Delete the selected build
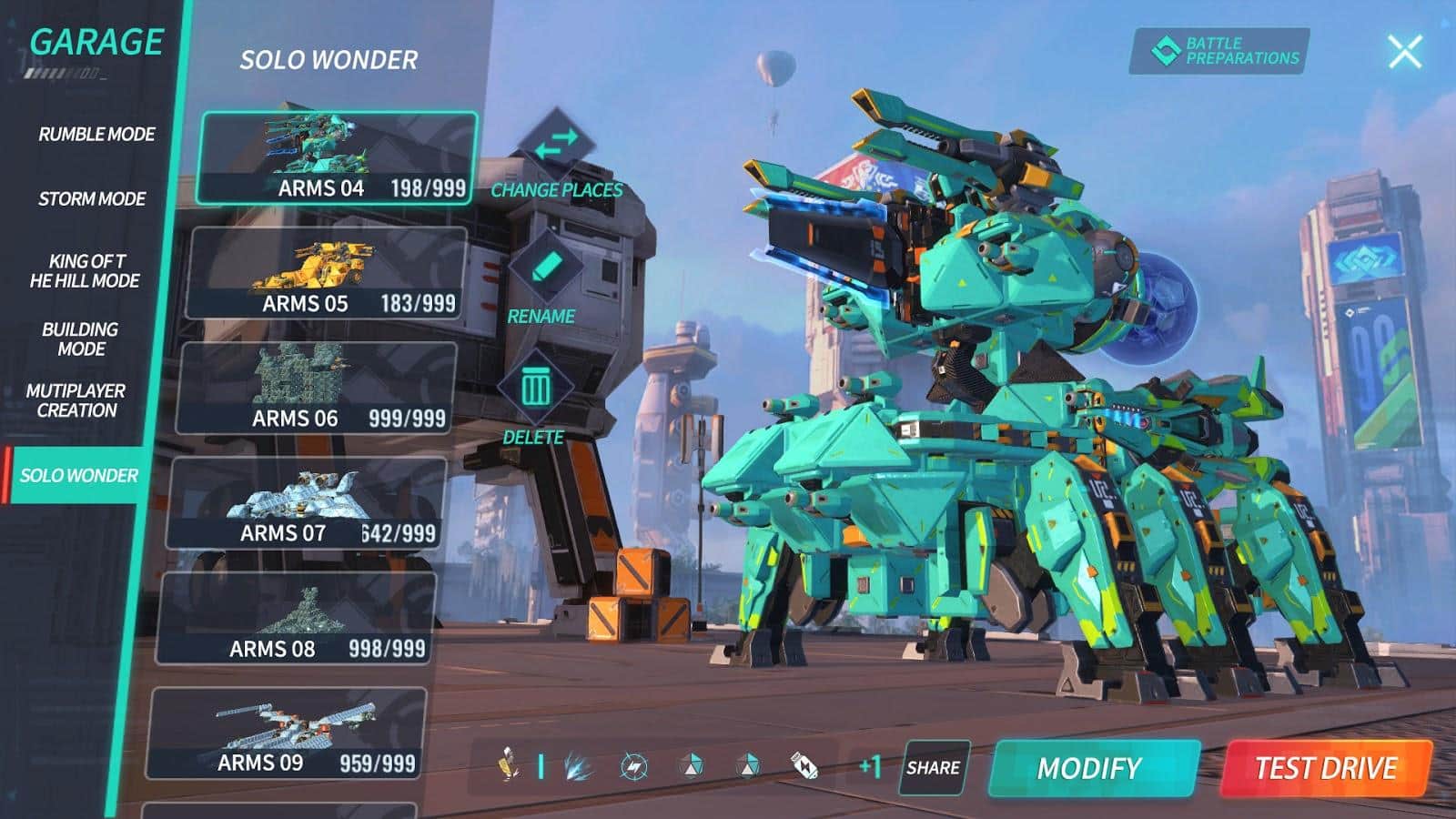The image size is (1456, 819). click(x=535, y=389)
